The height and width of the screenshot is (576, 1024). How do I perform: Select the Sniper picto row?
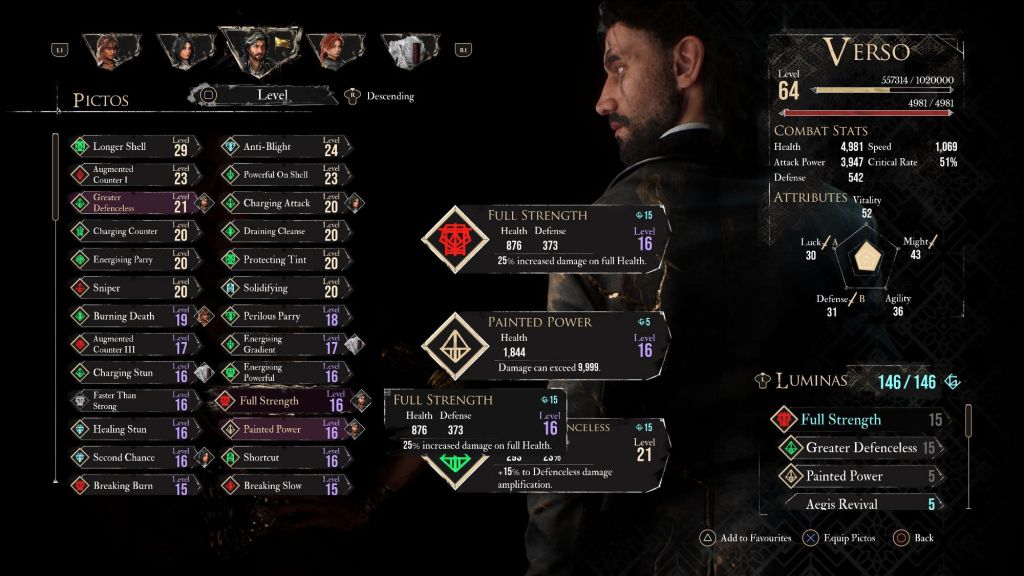pyautogui.click(x=132, y=288)
